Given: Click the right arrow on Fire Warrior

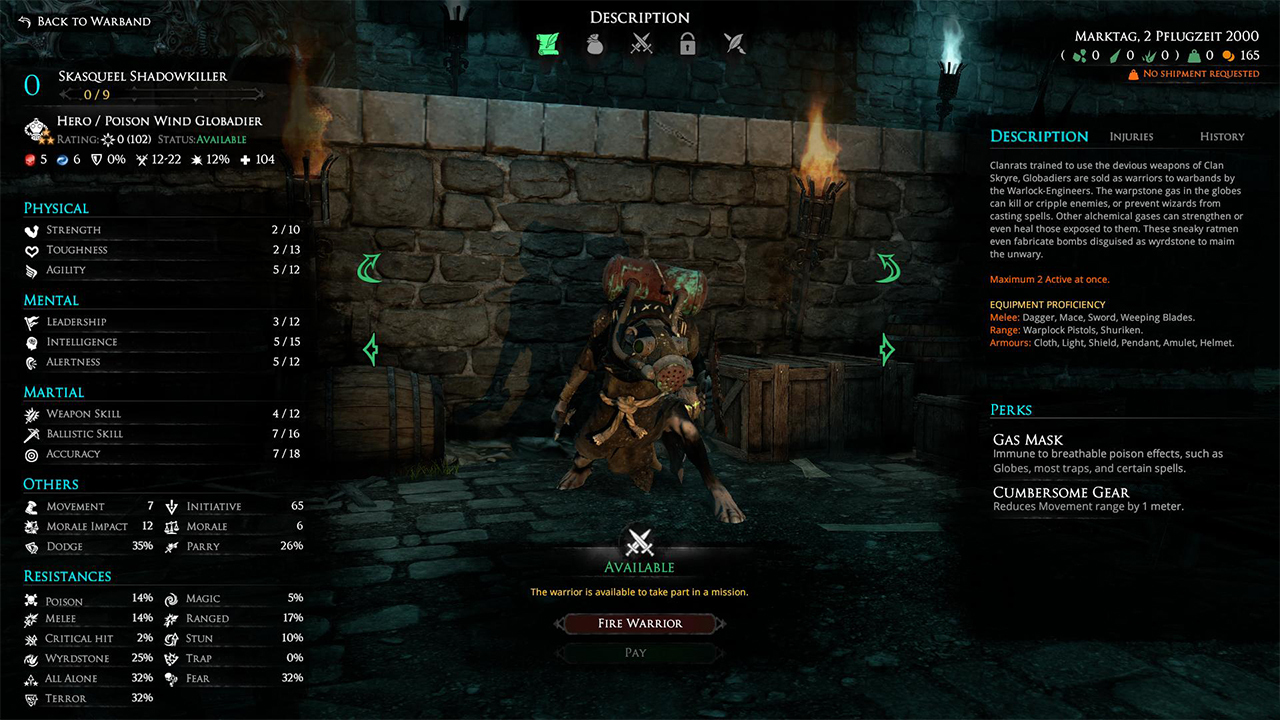Looking at the screenshot, I should point(719,623).
